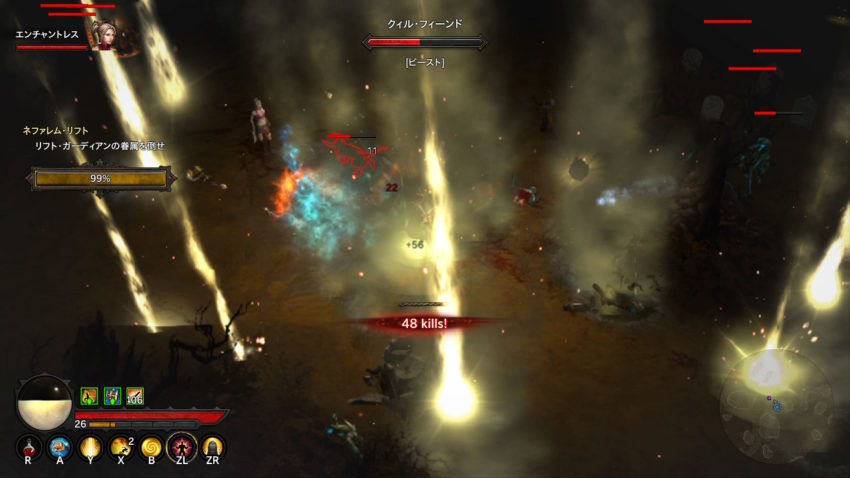The image size is (850, 478).
Task: Inspect the first green-bordered buff icon
Action: point(88,396)
